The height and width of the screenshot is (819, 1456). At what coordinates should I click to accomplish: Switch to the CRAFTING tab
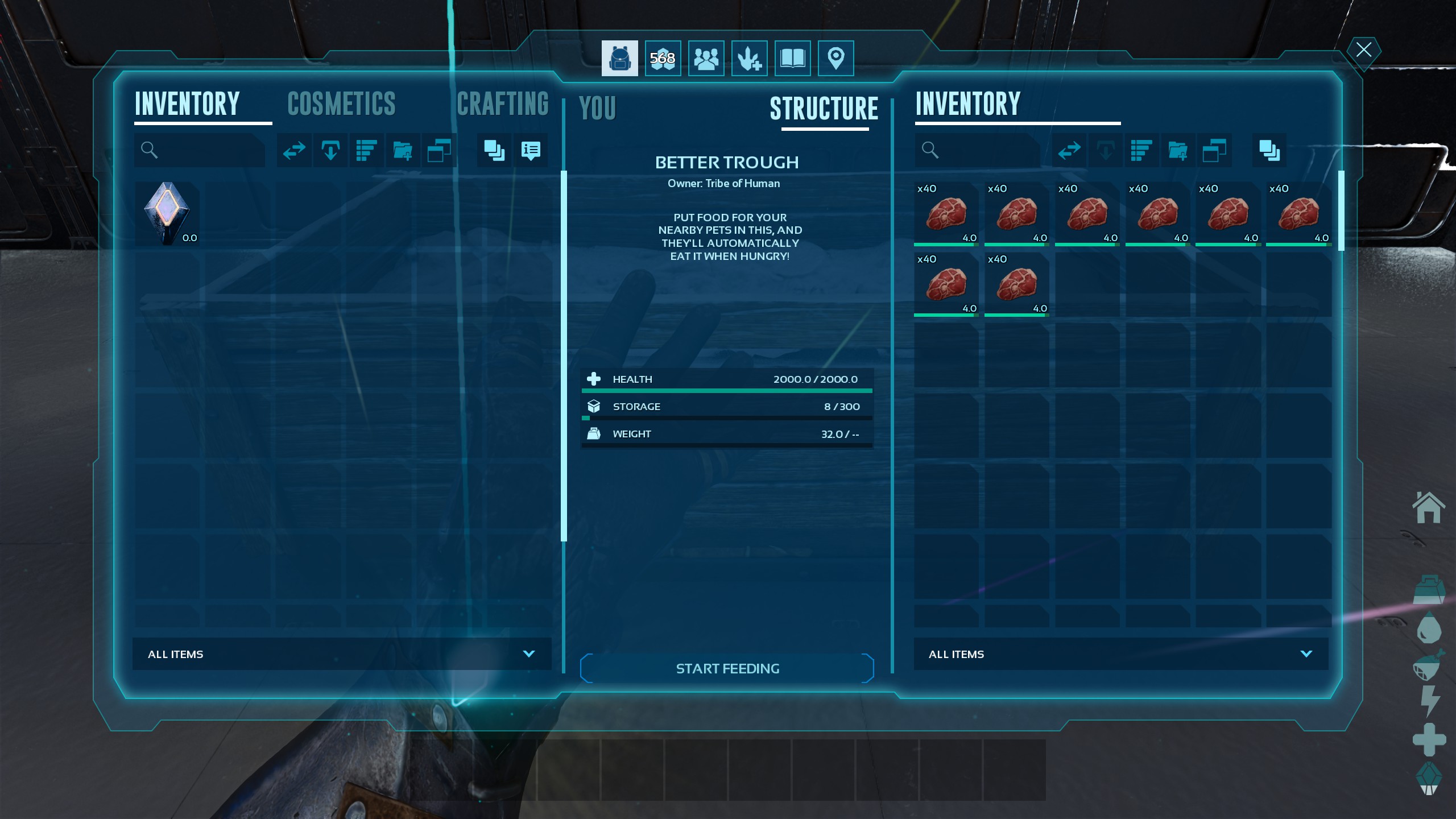(503, 104)
